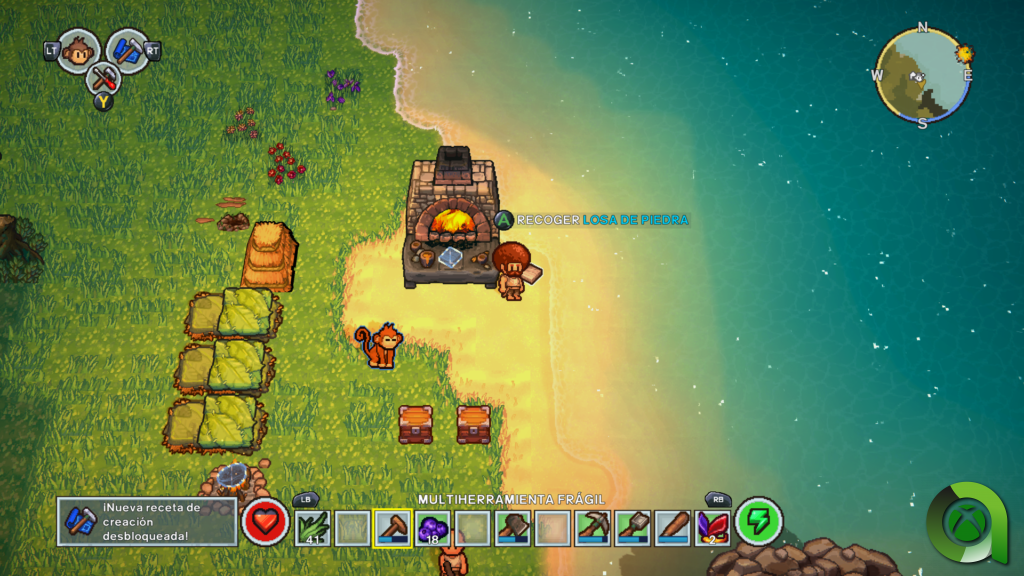Equip the axe from the hotbar
Screen dimensions: 1024x576
[x=512, y=527]
